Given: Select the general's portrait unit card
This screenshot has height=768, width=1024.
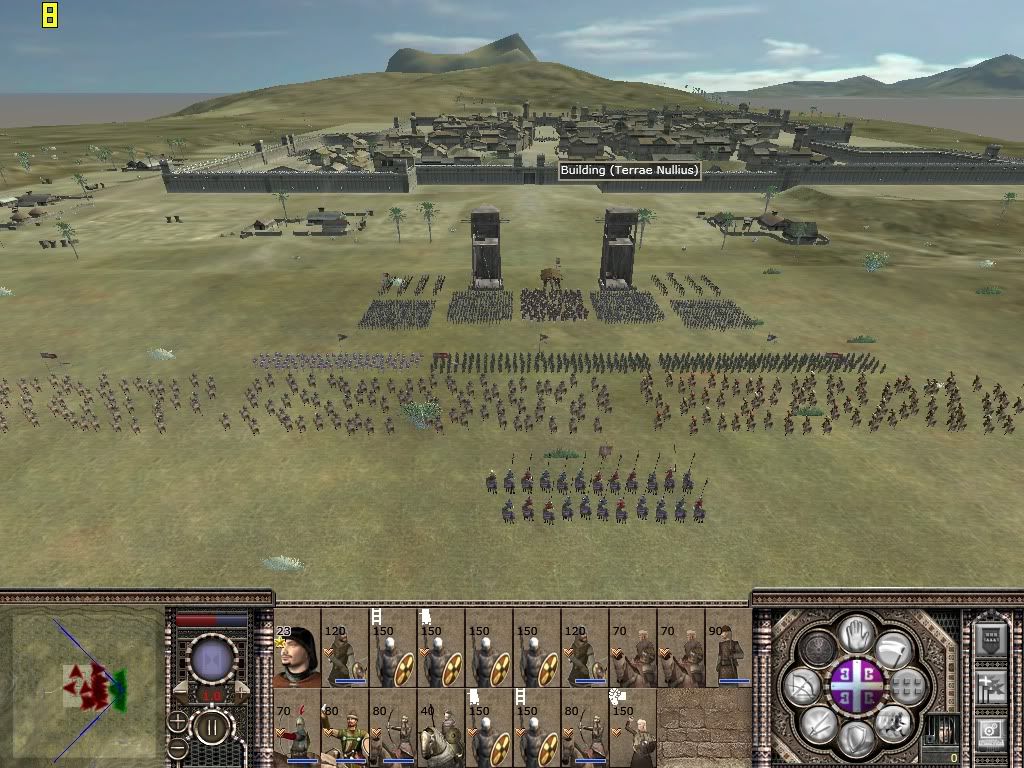Looking at the screenshot, I should [x=297, y=647].
